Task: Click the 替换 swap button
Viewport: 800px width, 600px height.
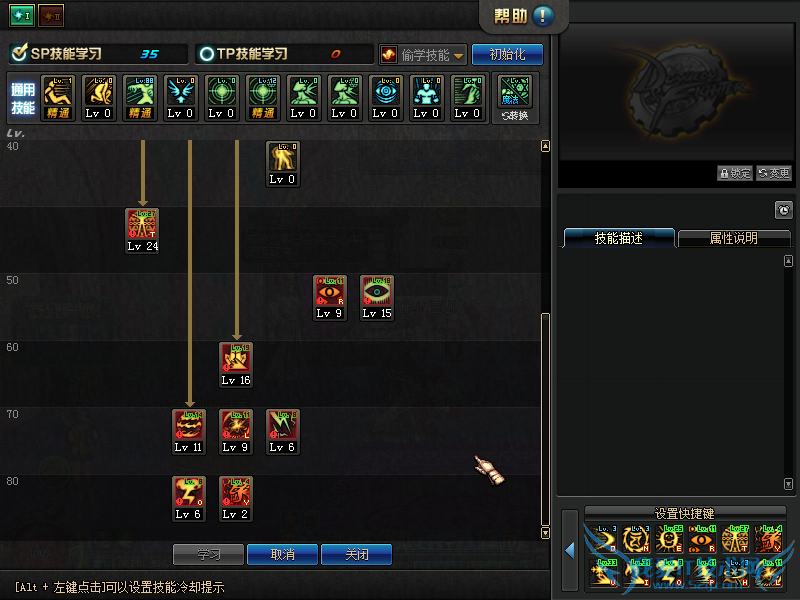Action: pos(514,98)
